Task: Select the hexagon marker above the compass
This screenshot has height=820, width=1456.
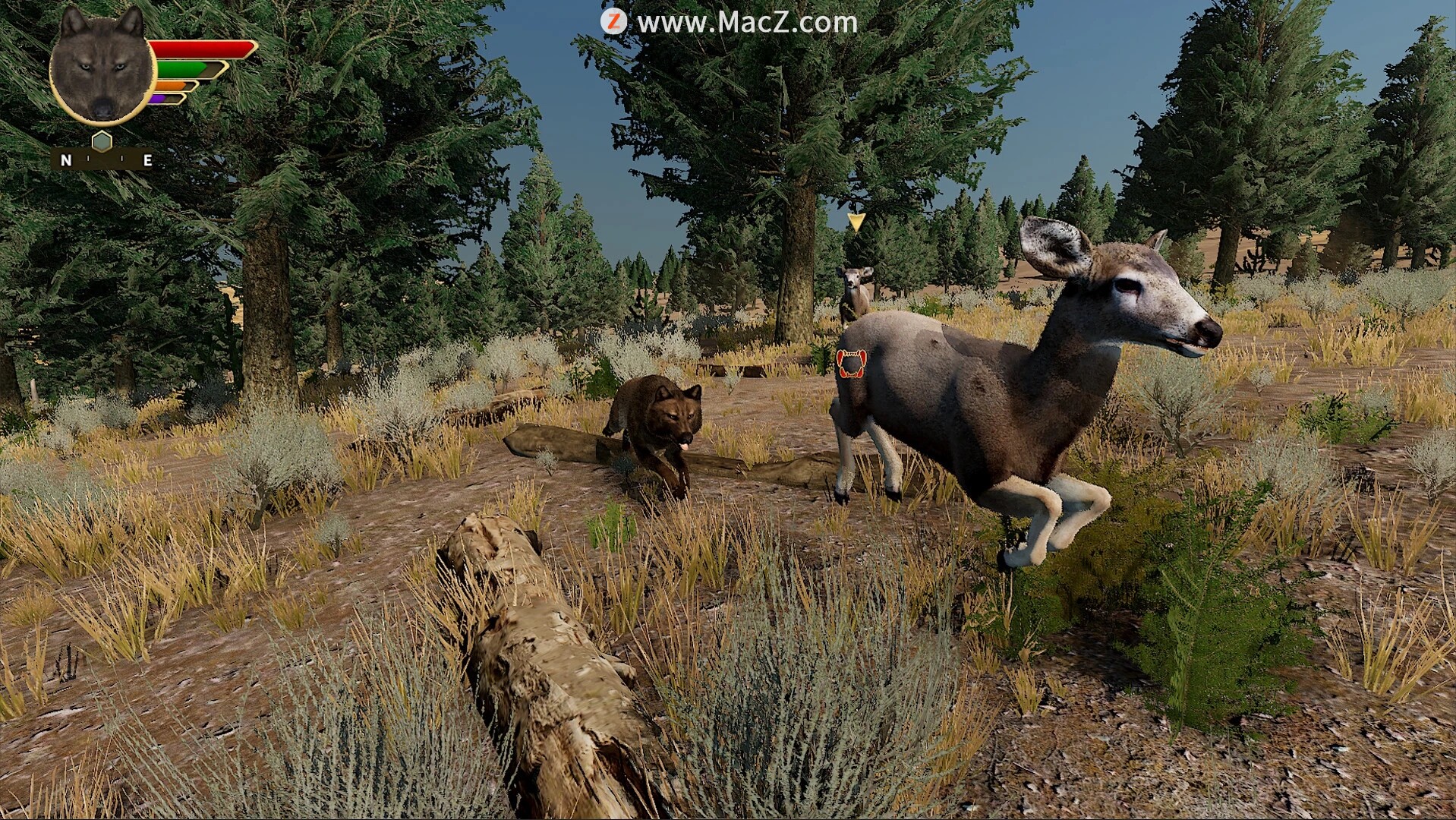Action: tap(102, 140)
